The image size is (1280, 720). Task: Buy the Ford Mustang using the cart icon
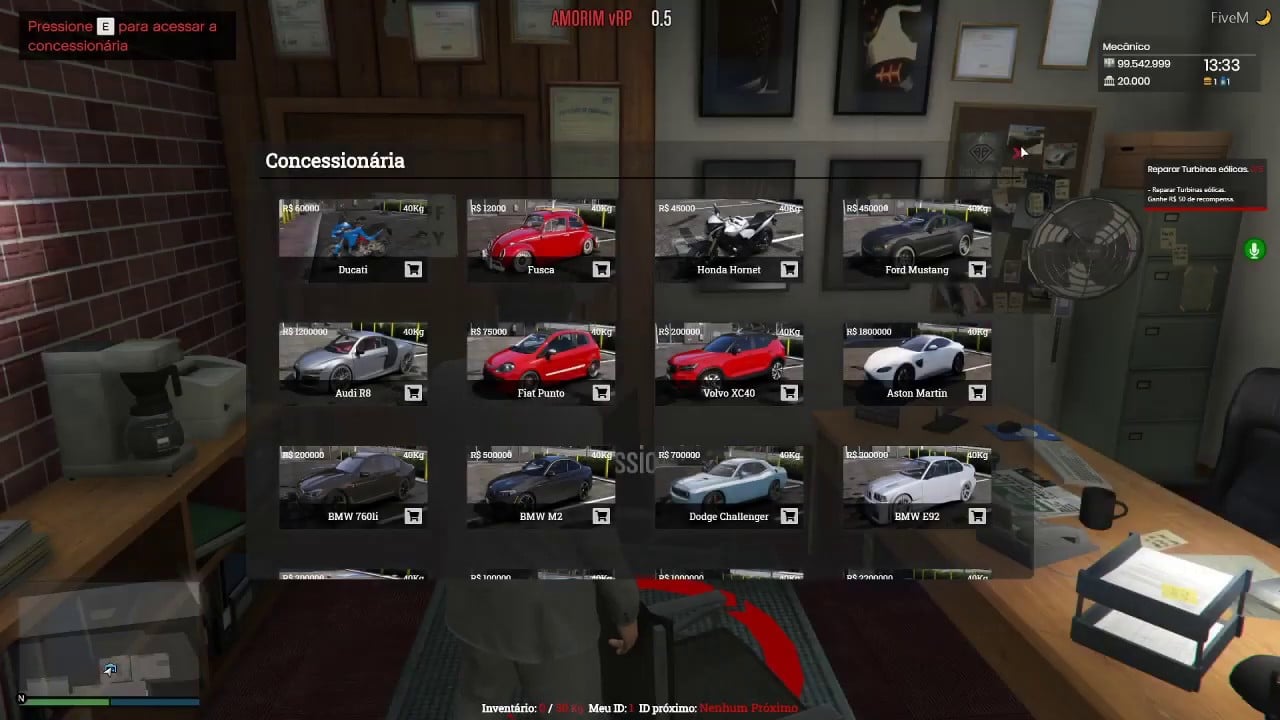(977, 269)
